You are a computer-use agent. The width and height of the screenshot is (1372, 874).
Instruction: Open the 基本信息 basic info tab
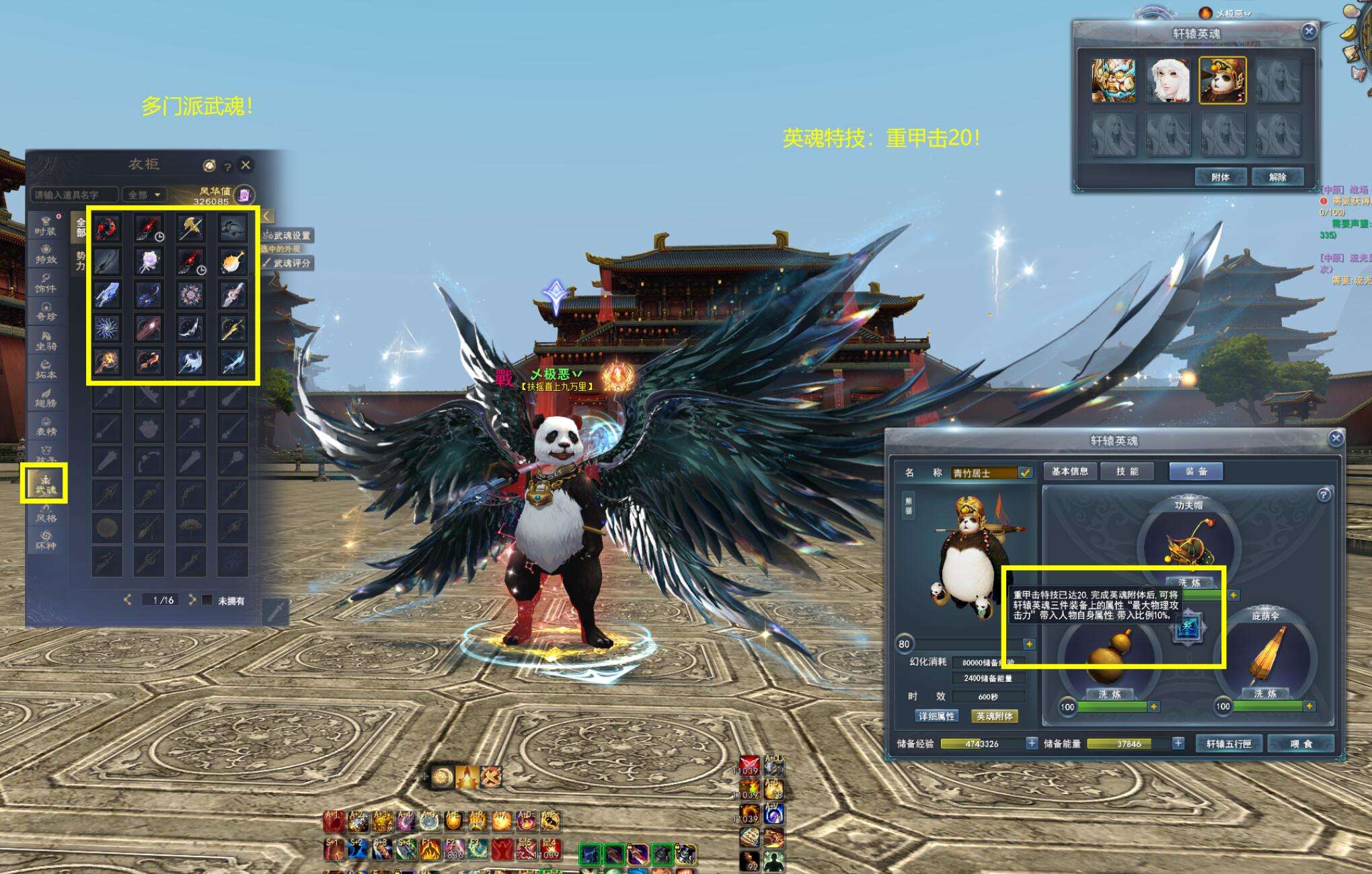pos(1069,471)
